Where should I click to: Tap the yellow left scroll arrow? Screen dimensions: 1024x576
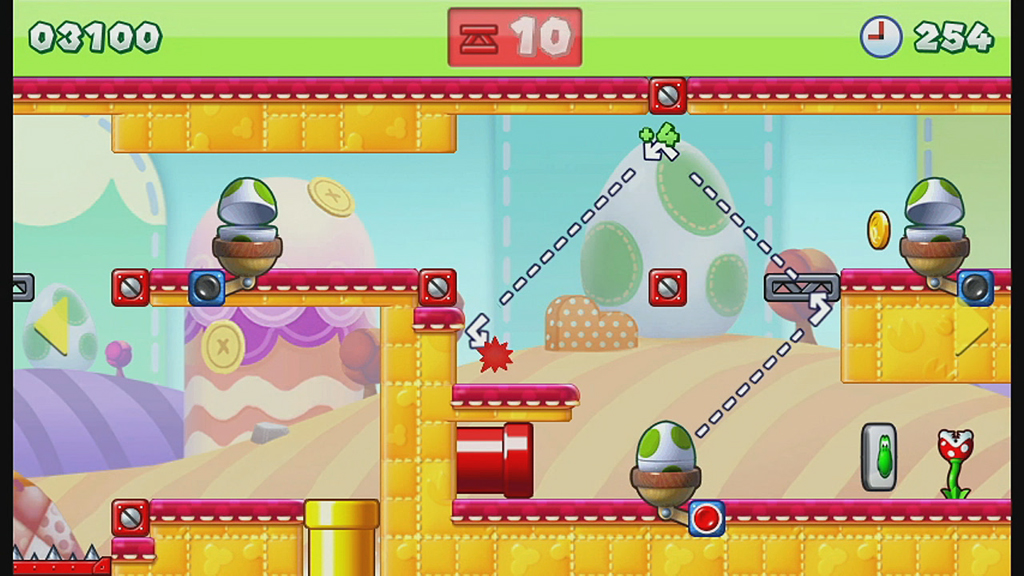click(52, 326)
